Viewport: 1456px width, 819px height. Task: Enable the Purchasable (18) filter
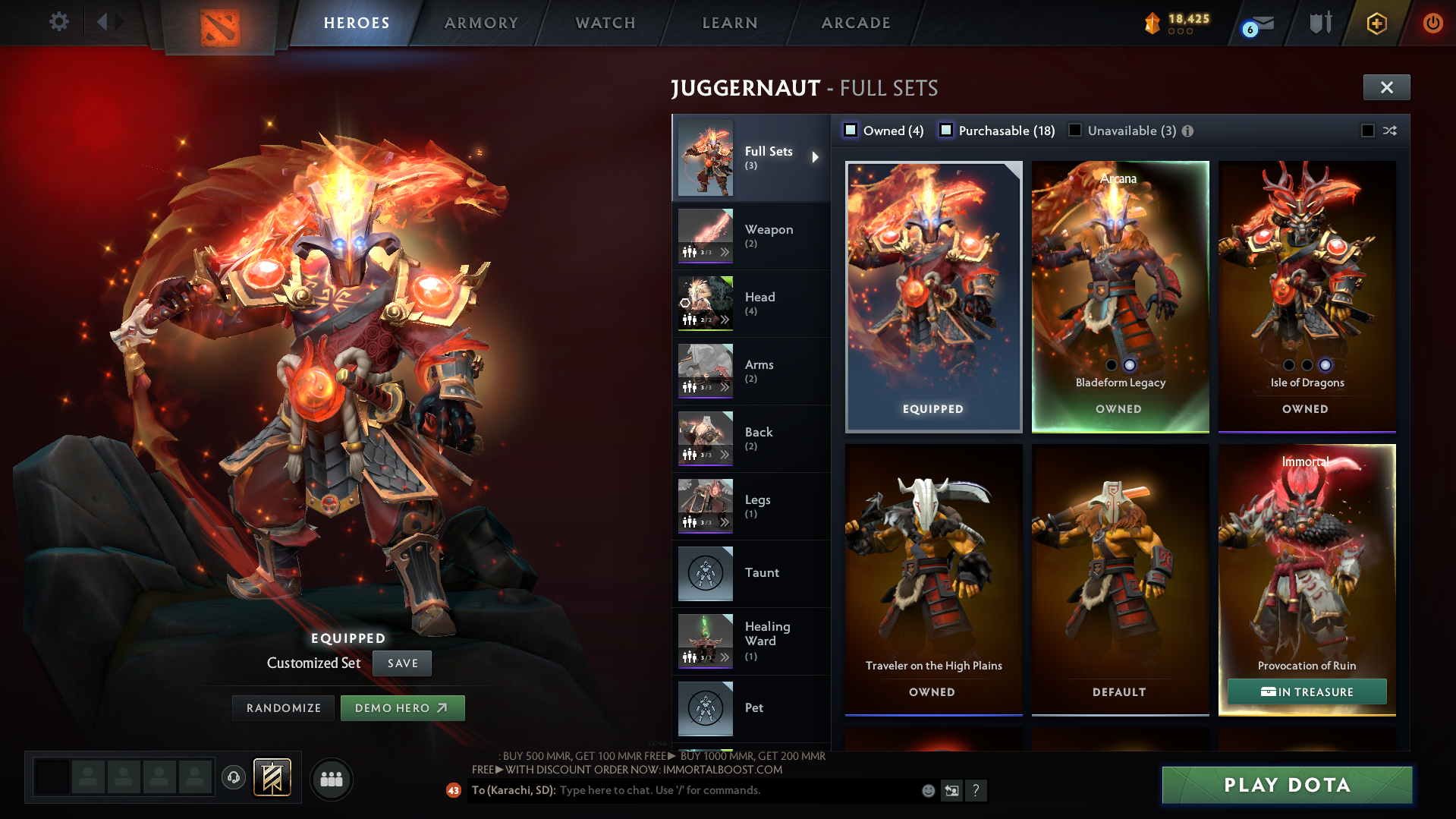(946, 131)
